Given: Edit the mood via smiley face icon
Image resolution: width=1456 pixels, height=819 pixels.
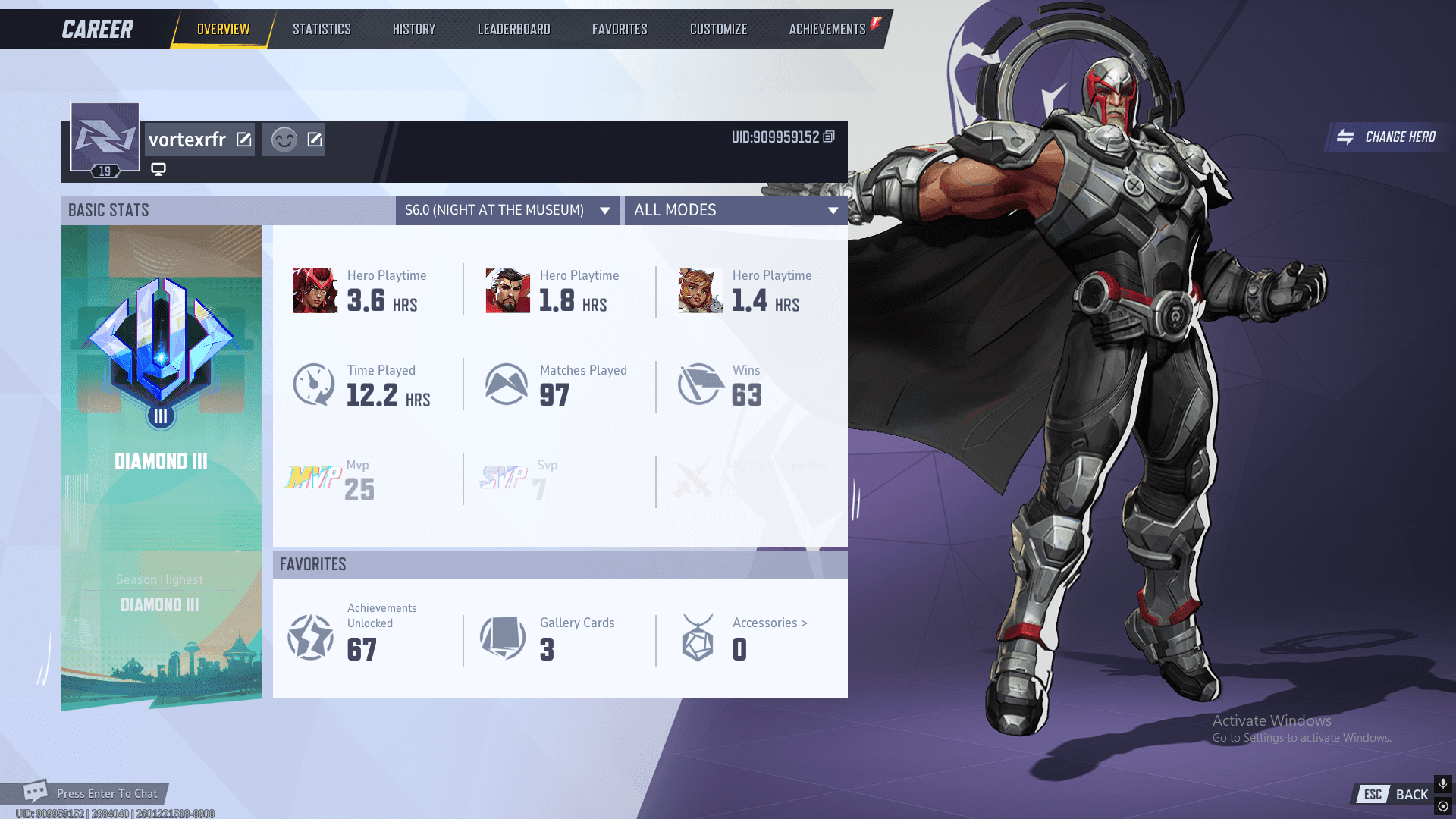Looking at the screenshot, I should (x=284, y=140).
